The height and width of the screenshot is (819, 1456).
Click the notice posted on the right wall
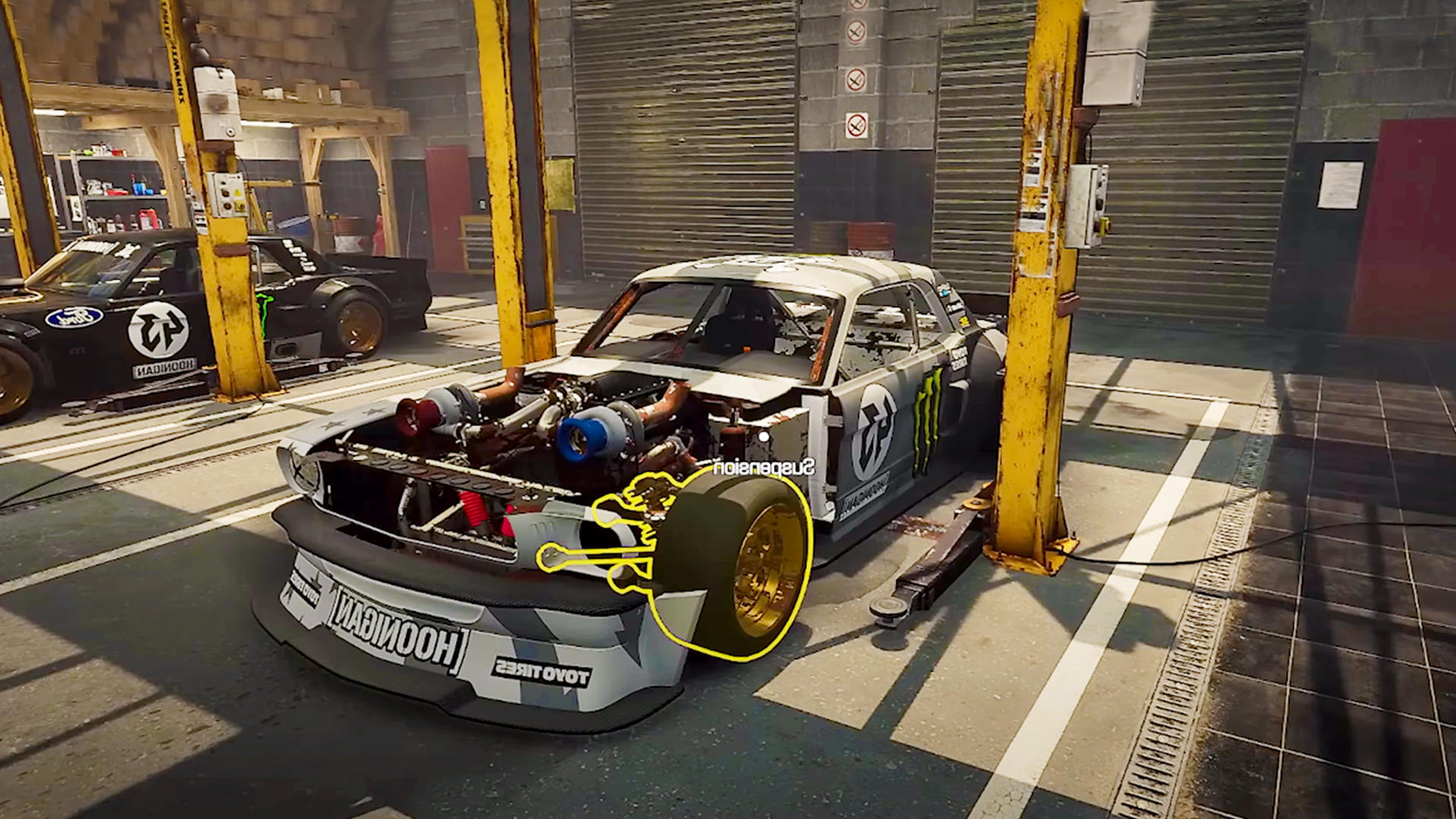pos(1340,186)
